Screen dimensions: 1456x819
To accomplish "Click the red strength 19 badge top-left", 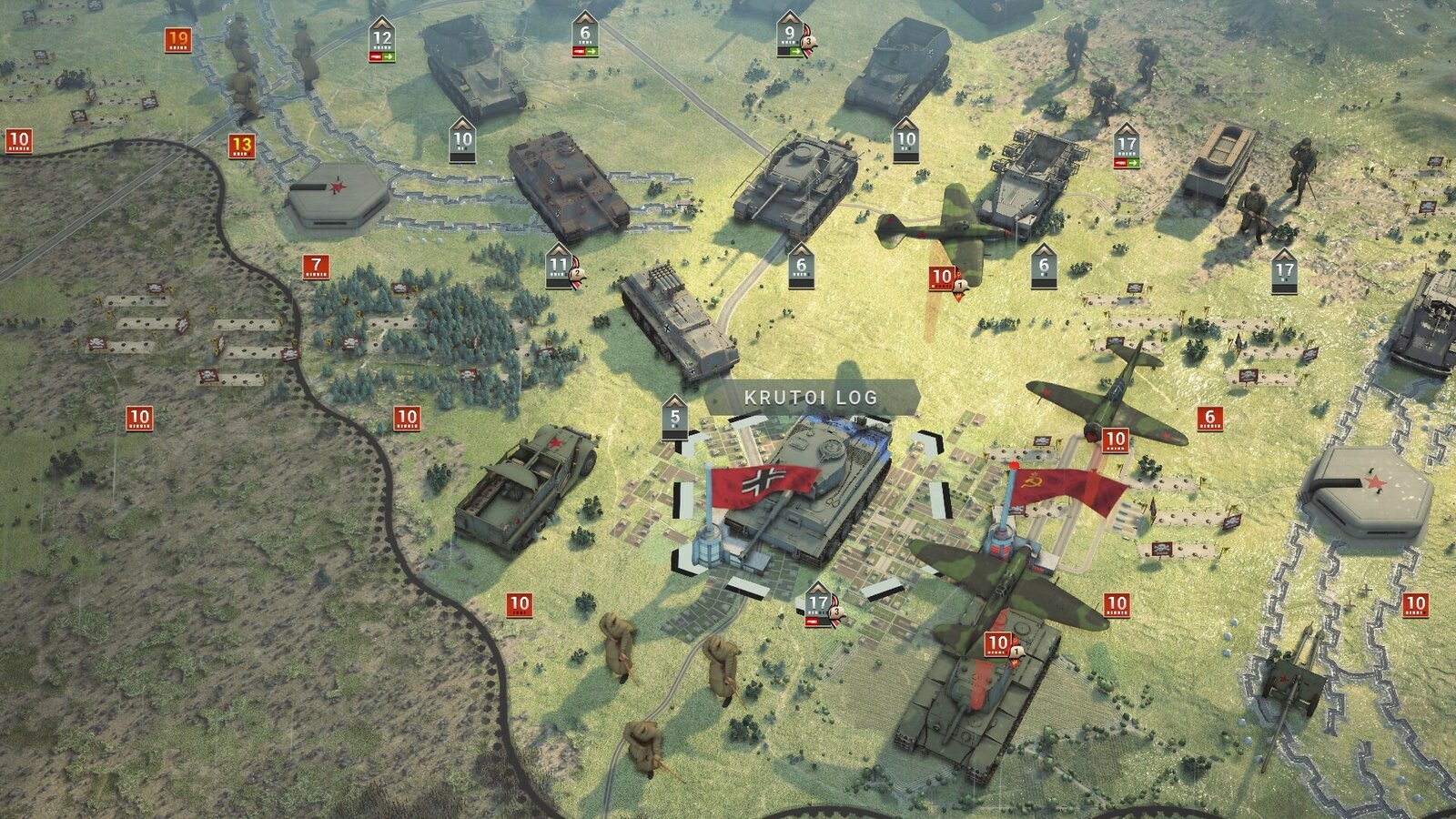I will click(x=178, y=38).
